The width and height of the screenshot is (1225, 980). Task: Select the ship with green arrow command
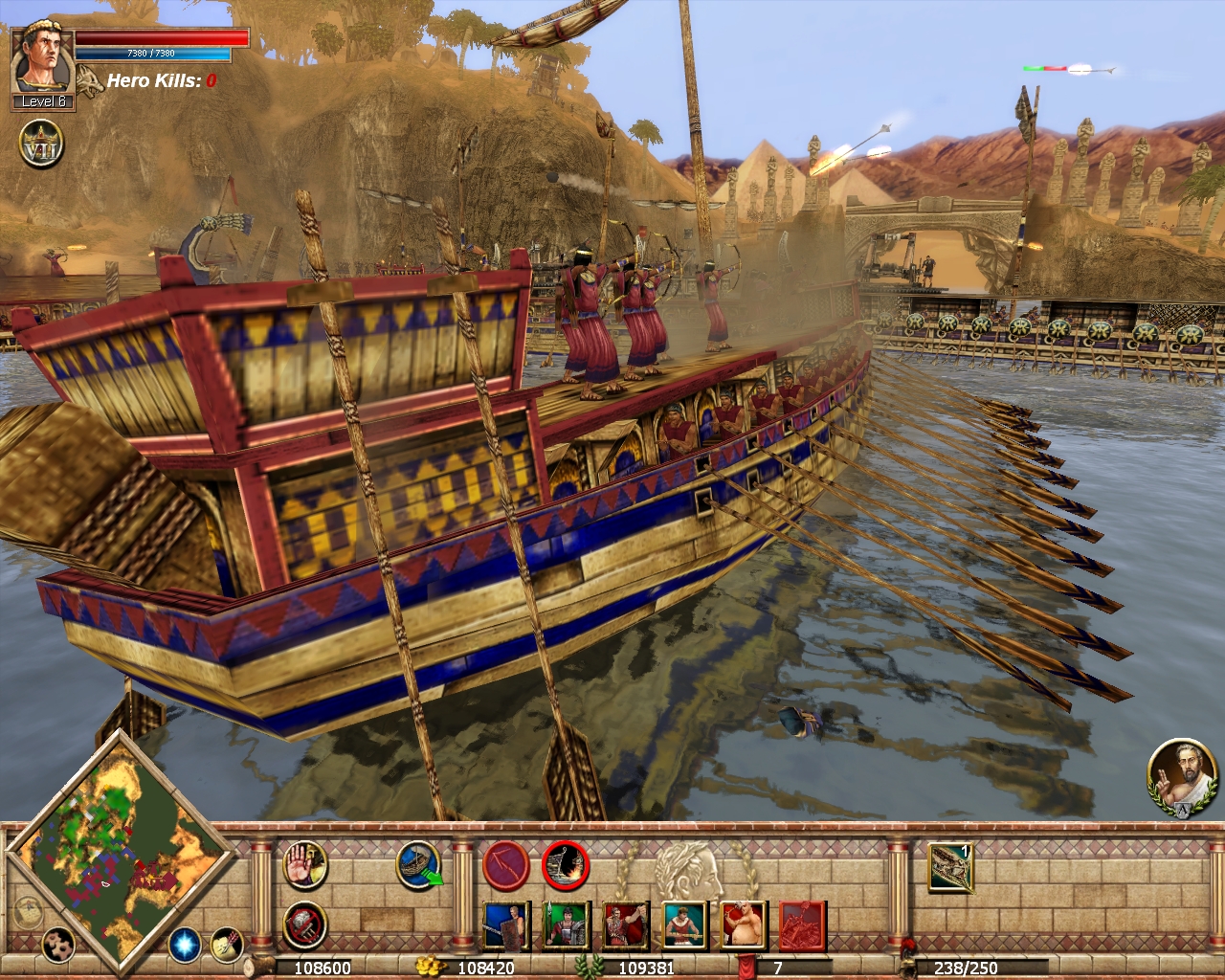tap(419, 865)
